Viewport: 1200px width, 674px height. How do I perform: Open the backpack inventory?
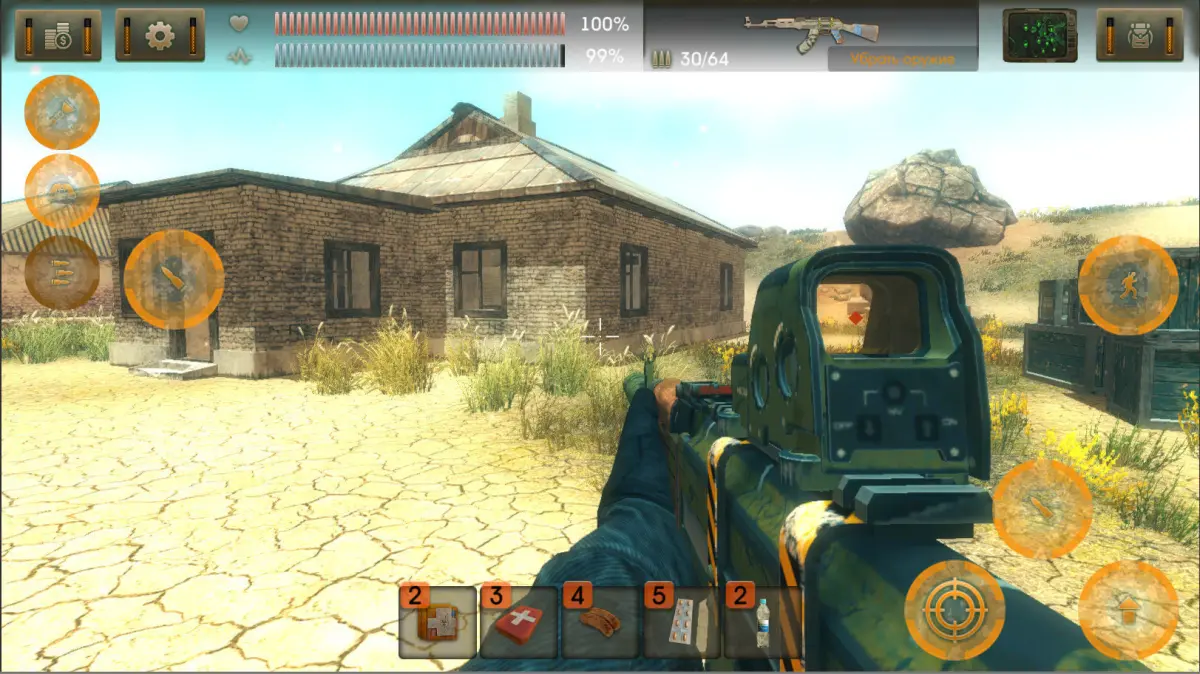1140,35
